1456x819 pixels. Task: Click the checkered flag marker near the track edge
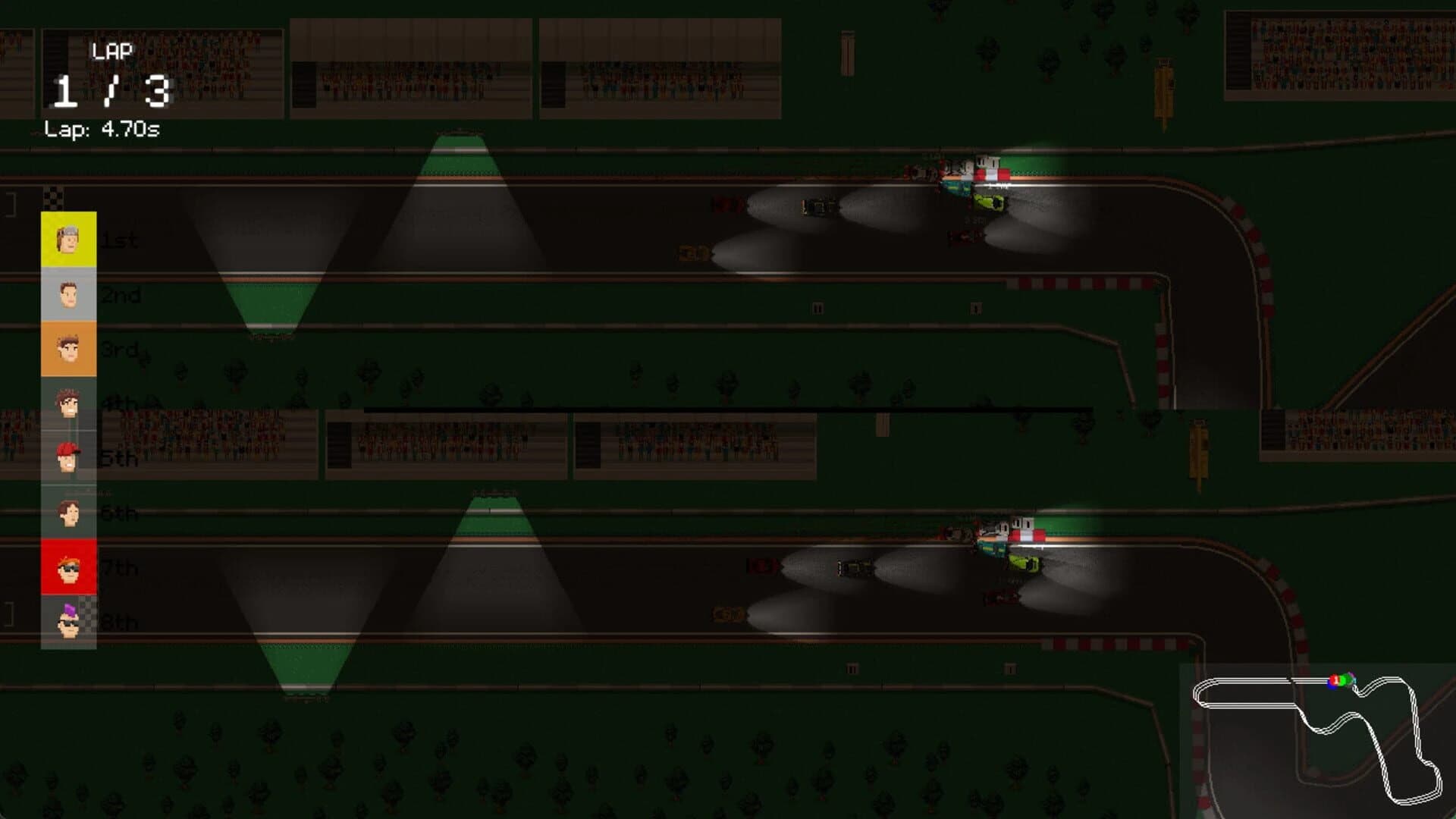[54, 197]
